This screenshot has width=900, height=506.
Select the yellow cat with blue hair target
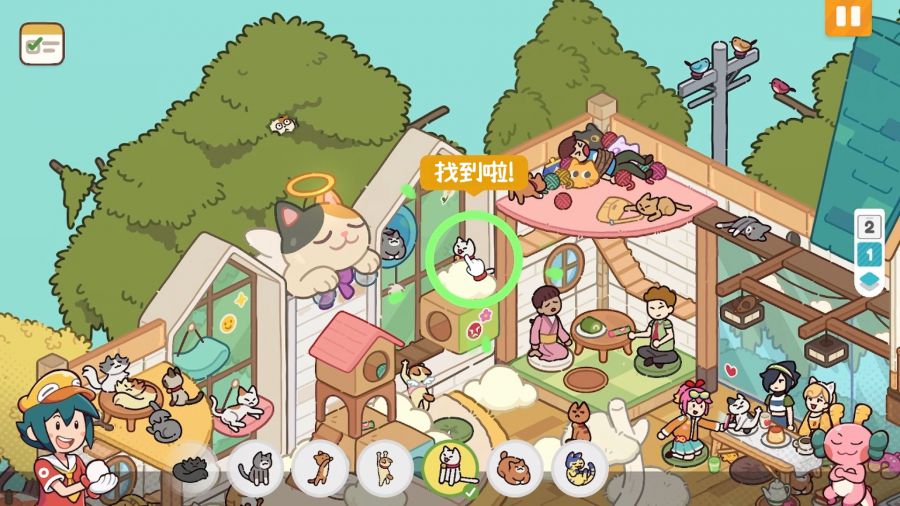(579, 467)
